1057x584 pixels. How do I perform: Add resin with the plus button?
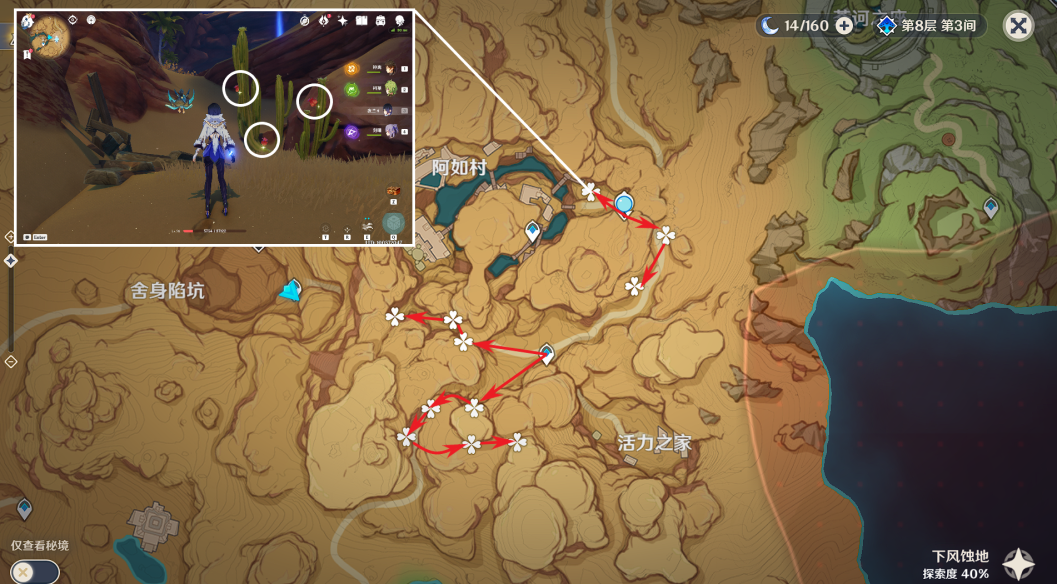coord(844,26)
